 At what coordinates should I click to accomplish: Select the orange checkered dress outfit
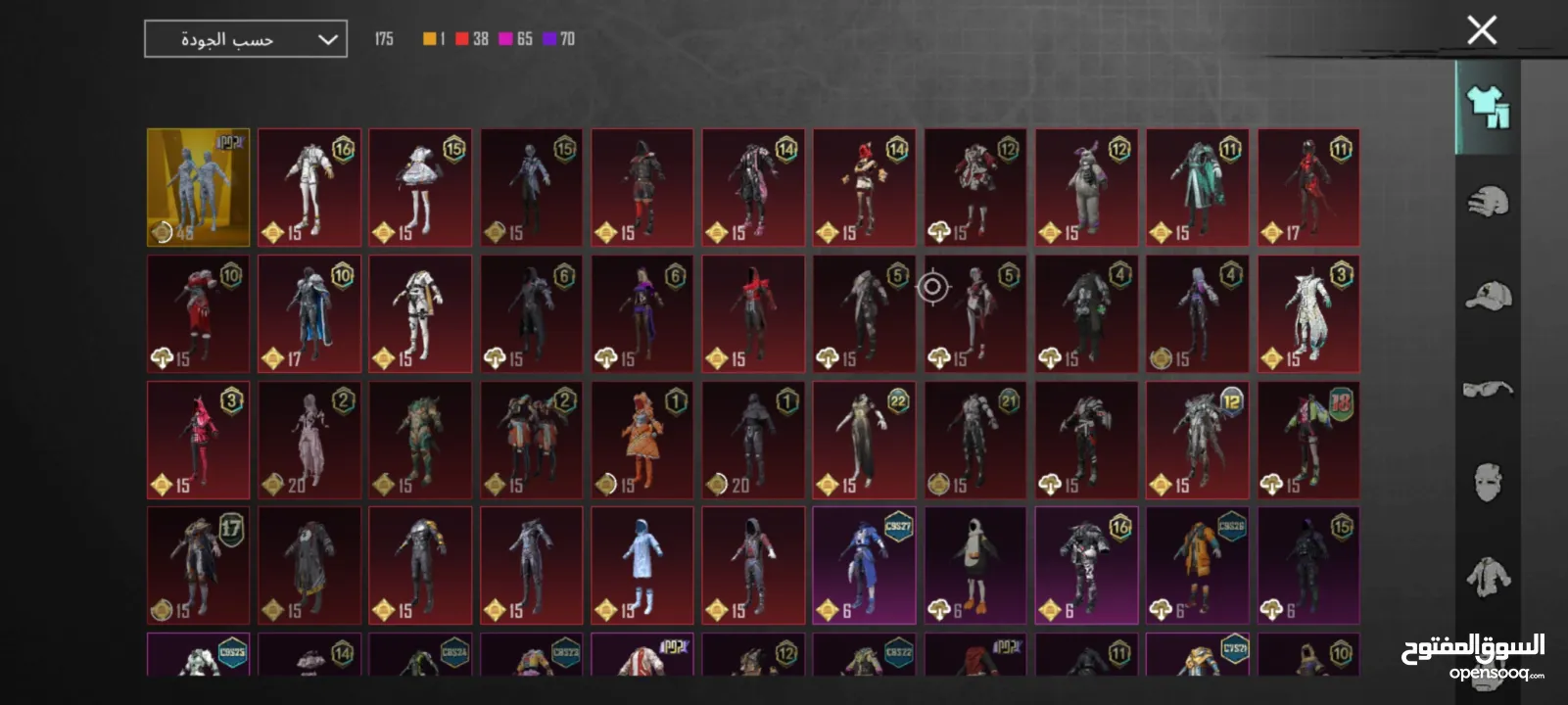click(641, 440)
